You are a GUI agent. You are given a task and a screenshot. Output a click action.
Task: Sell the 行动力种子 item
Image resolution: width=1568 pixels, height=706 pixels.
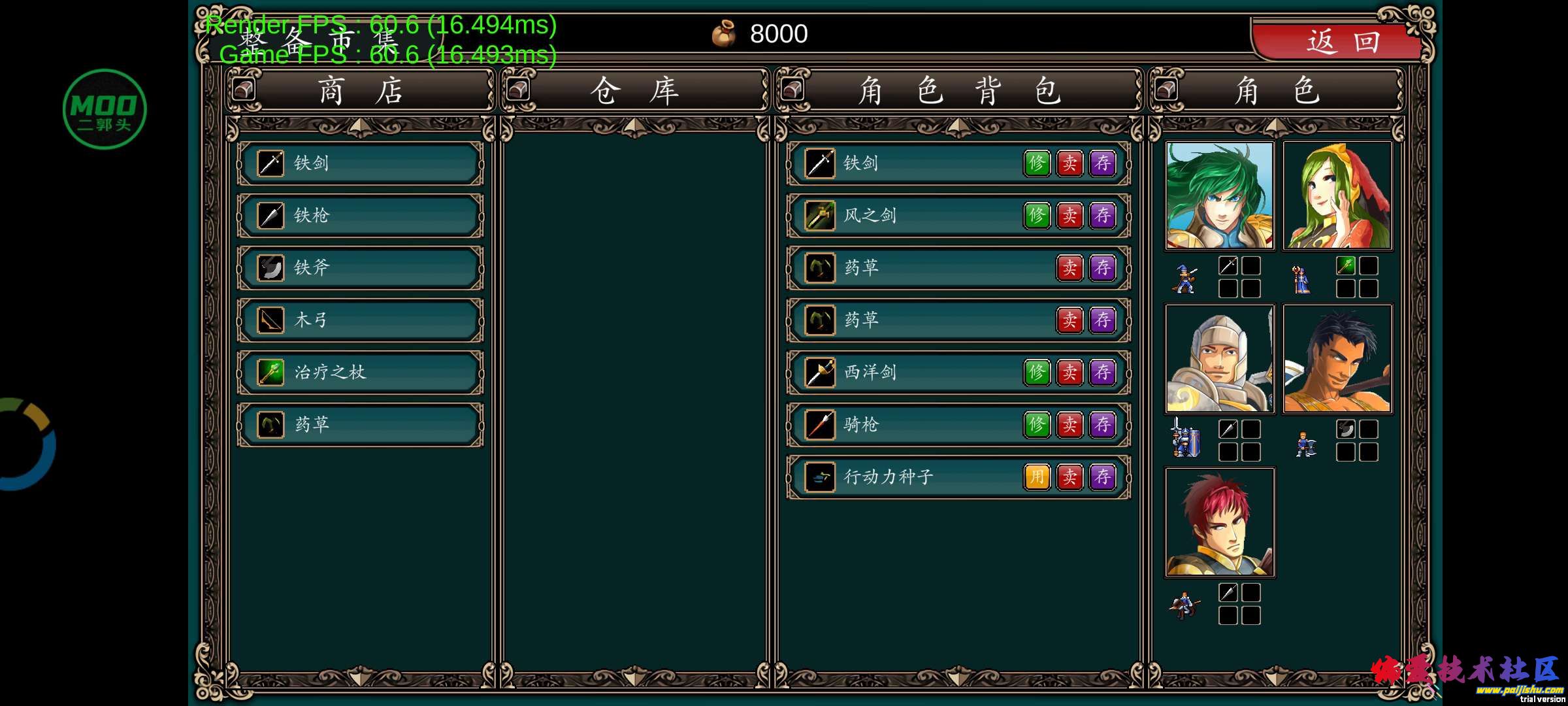click(1070, 477)
